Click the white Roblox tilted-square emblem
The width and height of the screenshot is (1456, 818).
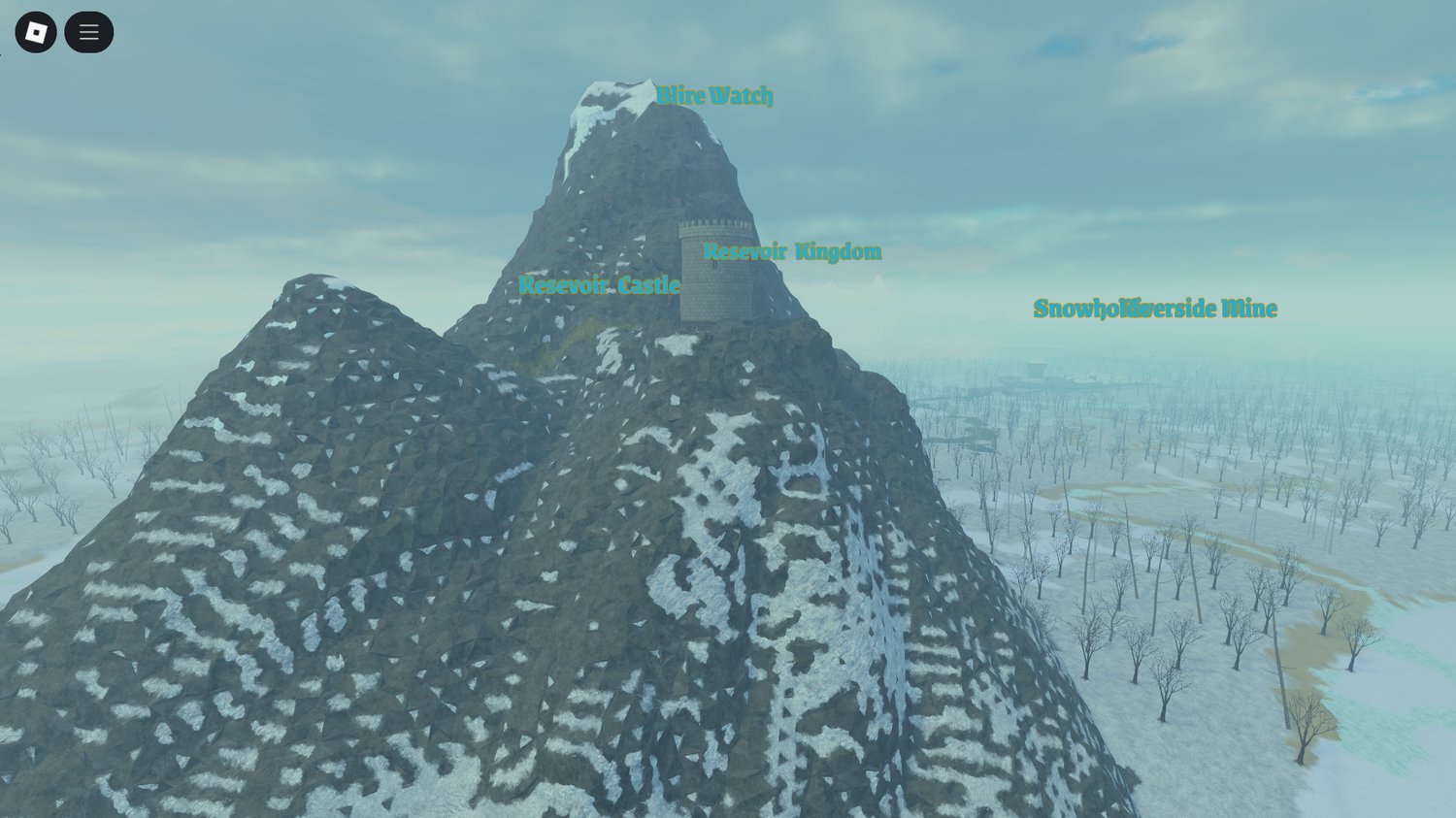pyautogui.click(x=36, y=31)
